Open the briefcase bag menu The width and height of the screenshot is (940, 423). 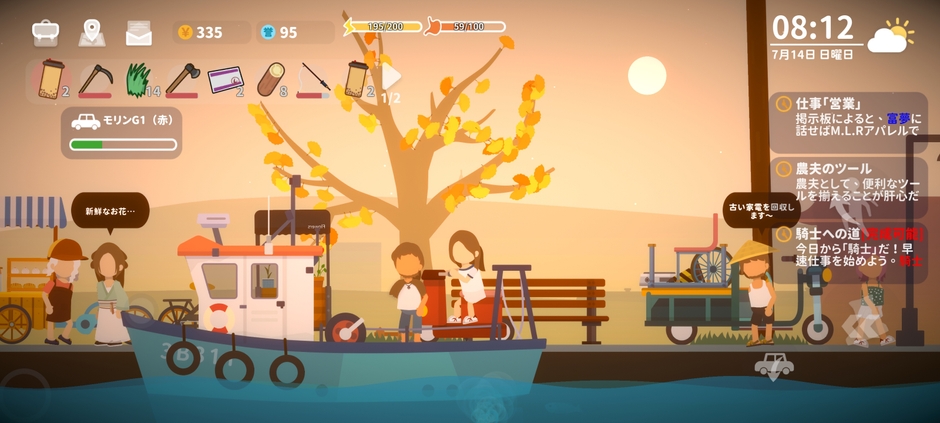tap(45, 33)
